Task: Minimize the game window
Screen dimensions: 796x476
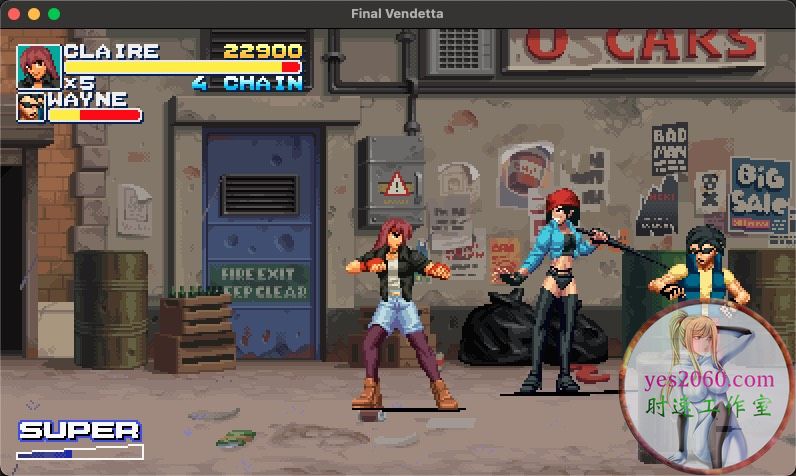Action: coord(34,14)
